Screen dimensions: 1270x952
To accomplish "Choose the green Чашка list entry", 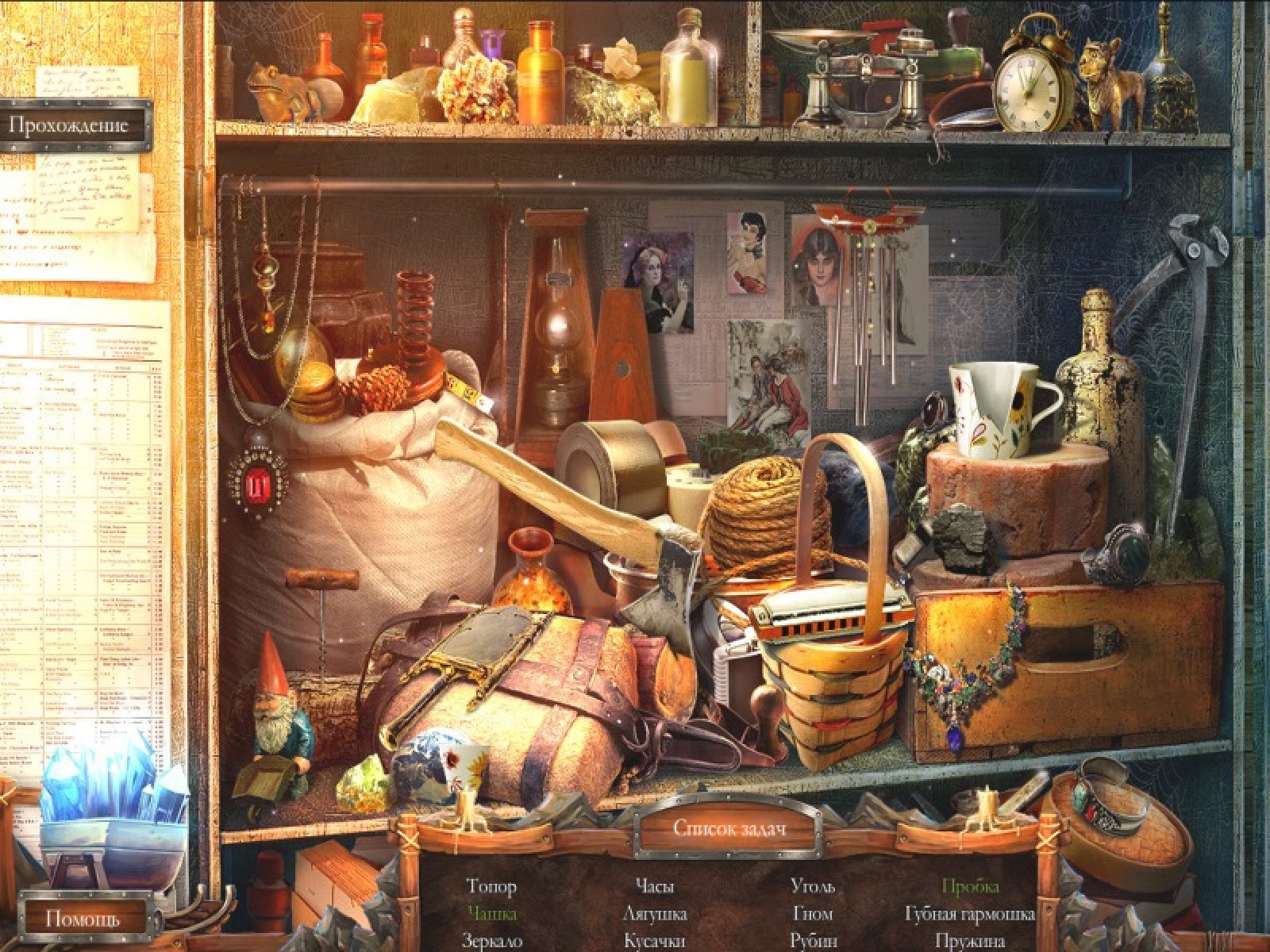I will pyautogui.click(x=492, y=914).
